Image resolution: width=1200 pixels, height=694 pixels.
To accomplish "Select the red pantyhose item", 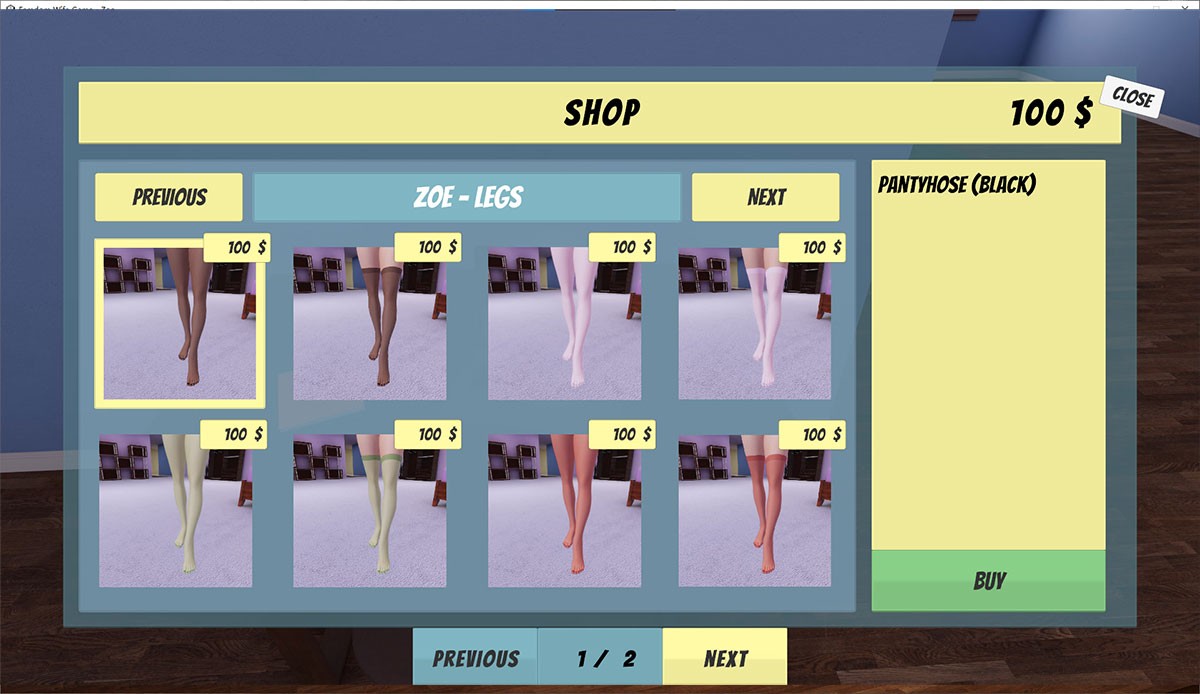I will tap(565, 512).
